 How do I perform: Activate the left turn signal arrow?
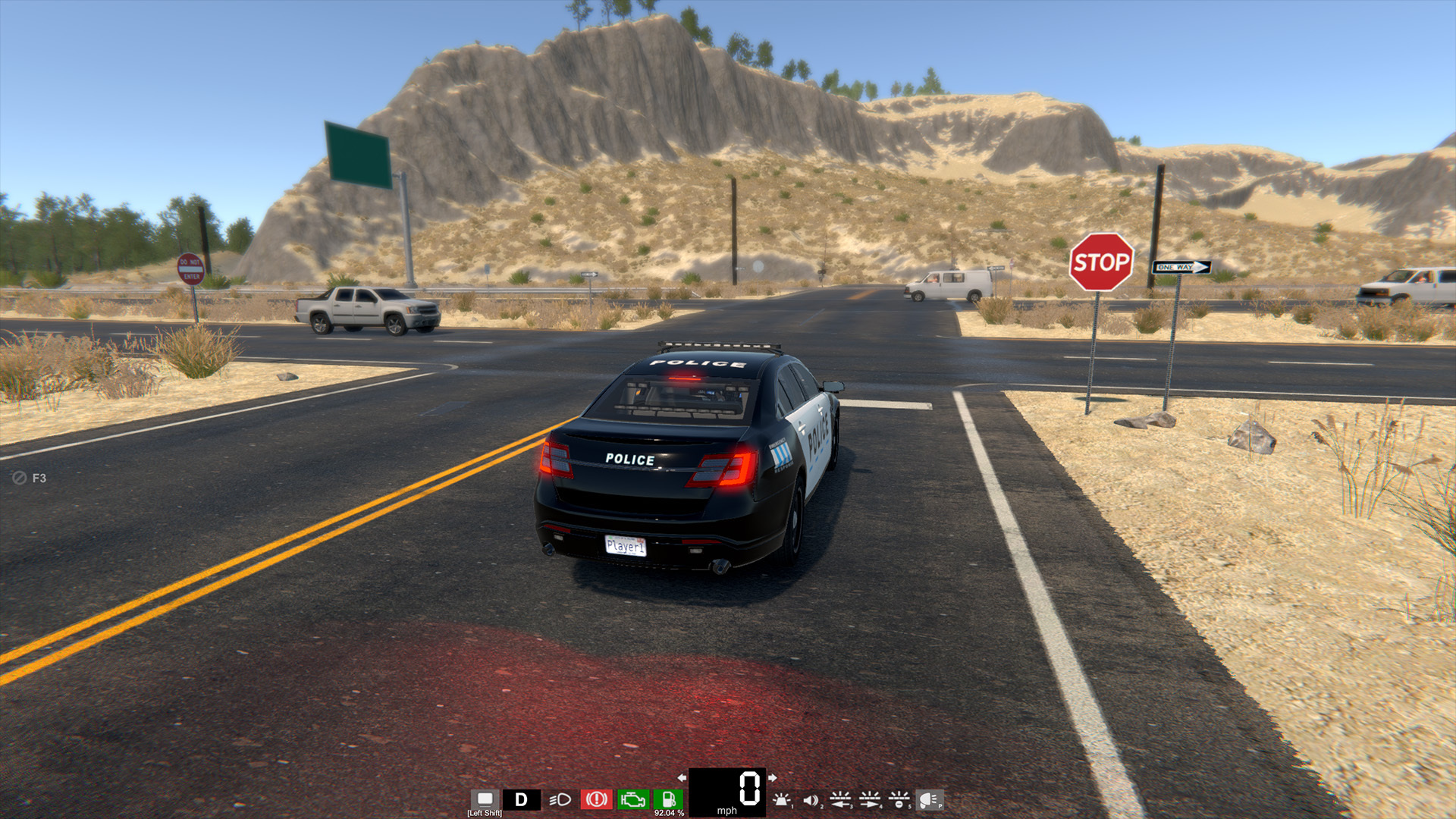pos(682,777)
